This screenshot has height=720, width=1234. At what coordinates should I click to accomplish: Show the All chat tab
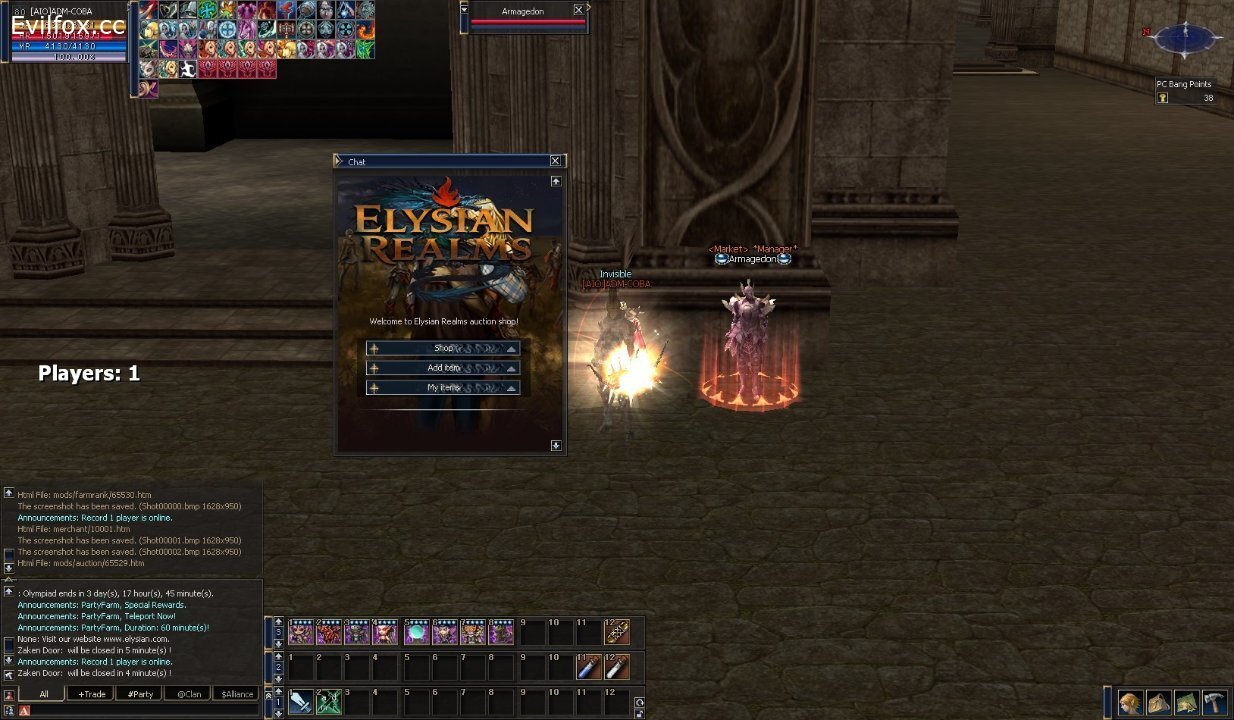(43, 694)
